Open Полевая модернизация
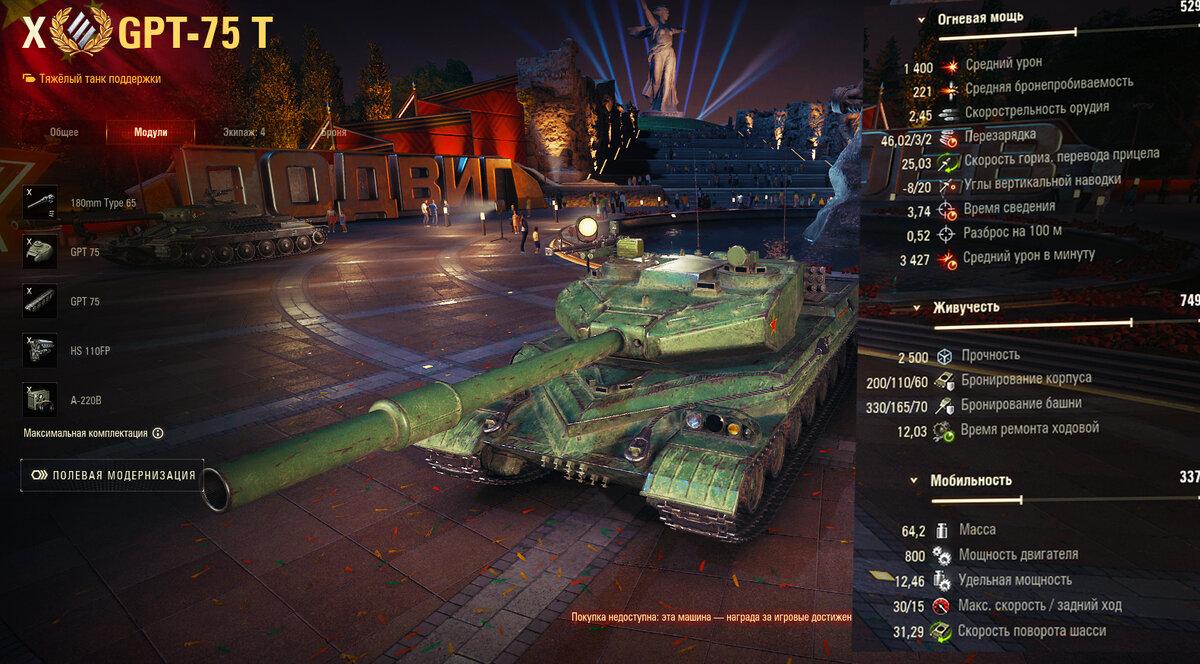This screenshot has height=664, width=1200. 112,475
